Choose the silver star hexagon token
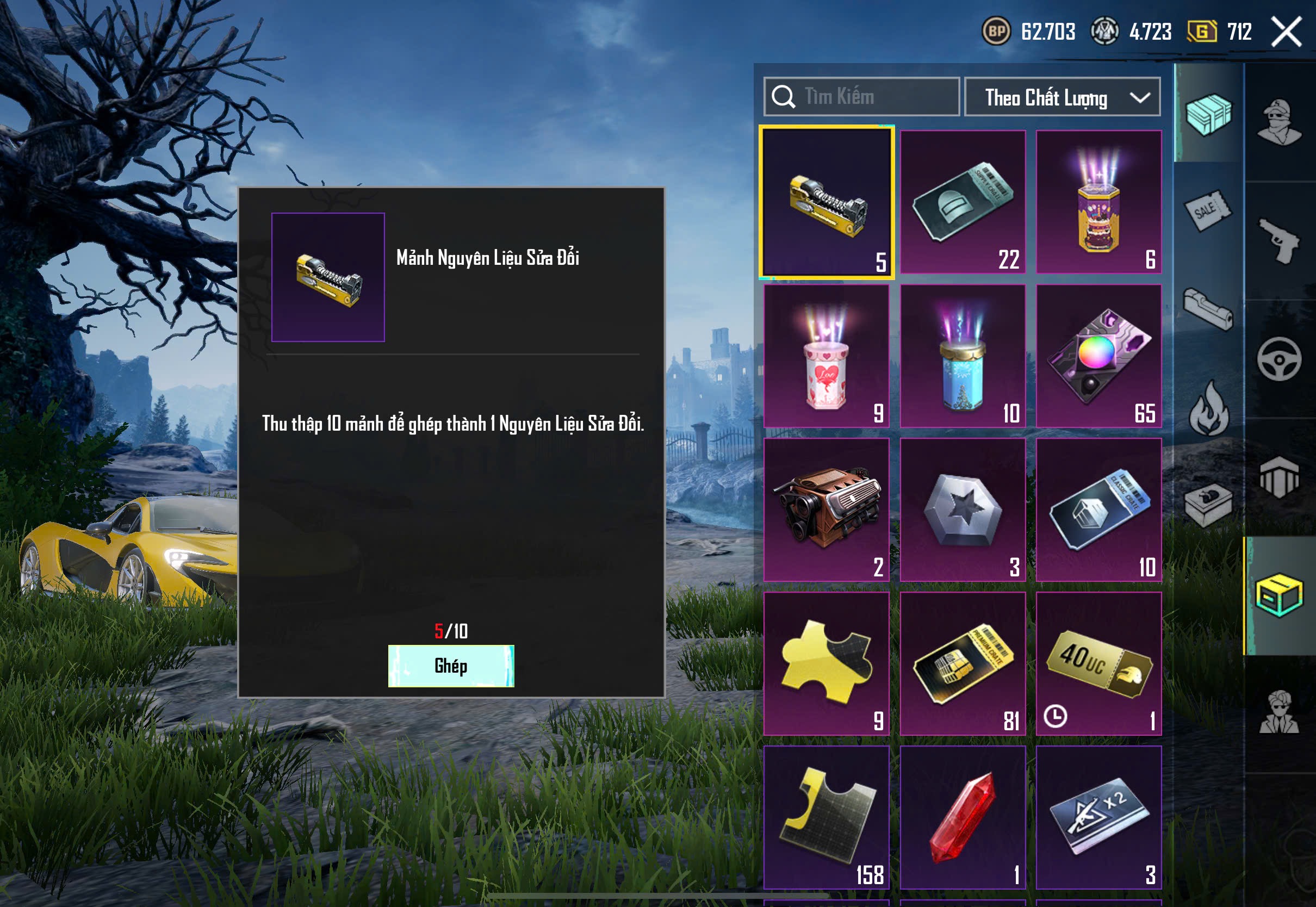 (x=963, y=510)
